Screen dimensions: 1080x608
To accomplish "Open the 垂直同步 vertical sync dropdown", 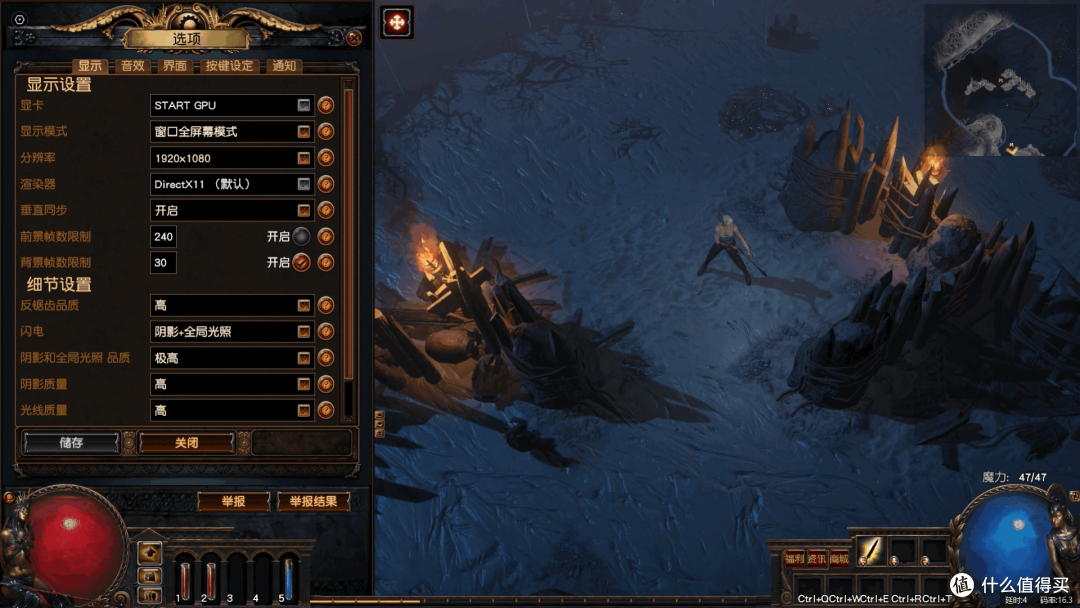I will point(304,211).
